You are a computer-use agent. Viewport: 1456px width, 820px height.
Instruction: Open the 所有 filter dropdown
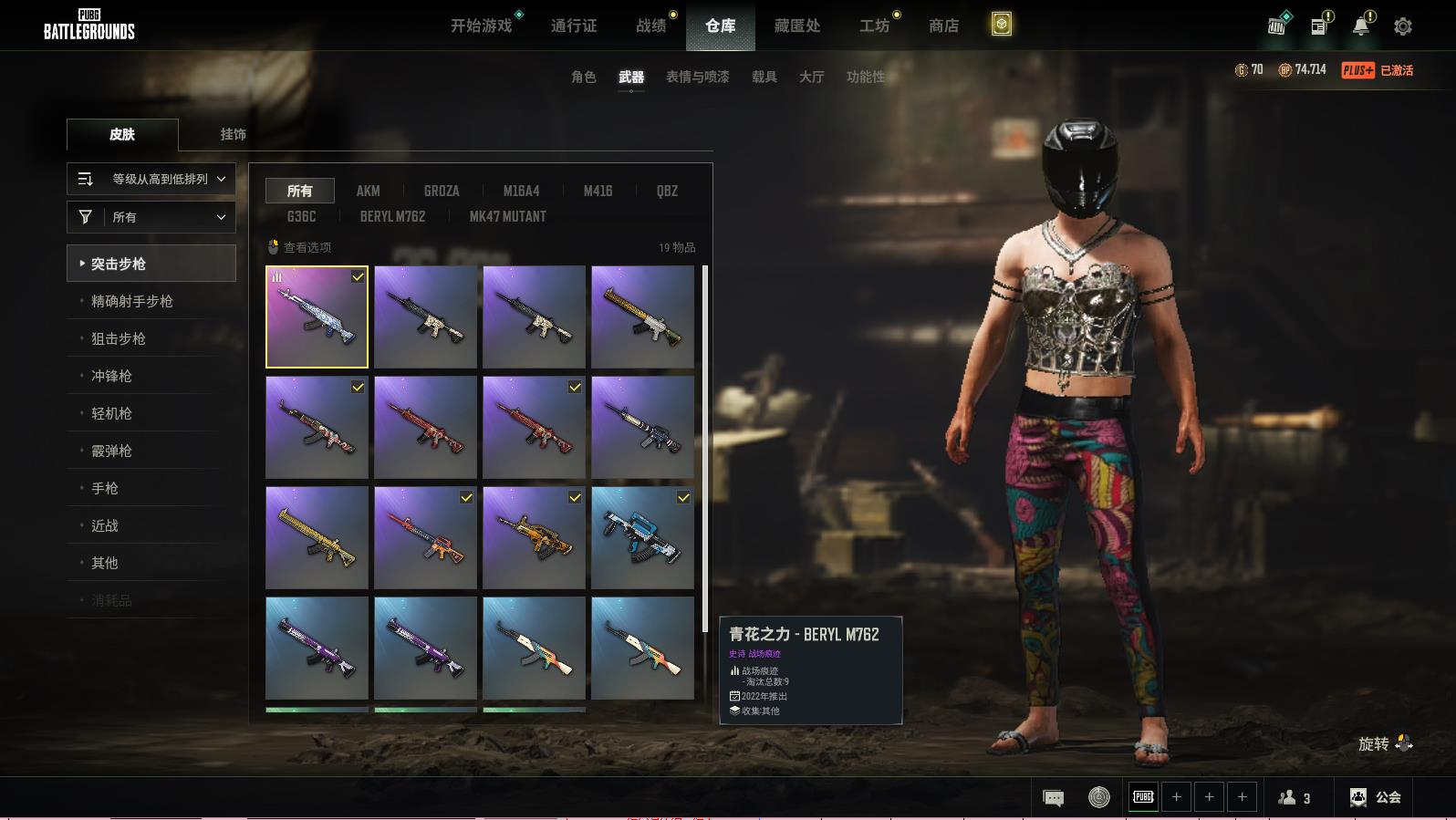click(151, 217)
